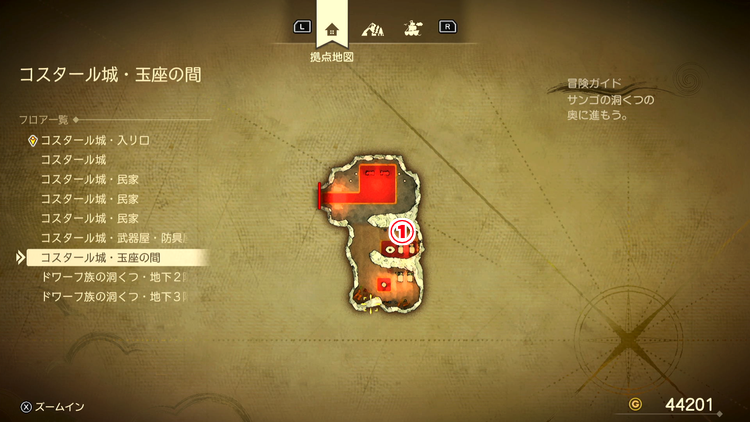Choose コスタール城・入り口 from the floor list
Image resolution: width=750 pixels, height=422 pixels.
pyautogui.click(x=95, y=141)
